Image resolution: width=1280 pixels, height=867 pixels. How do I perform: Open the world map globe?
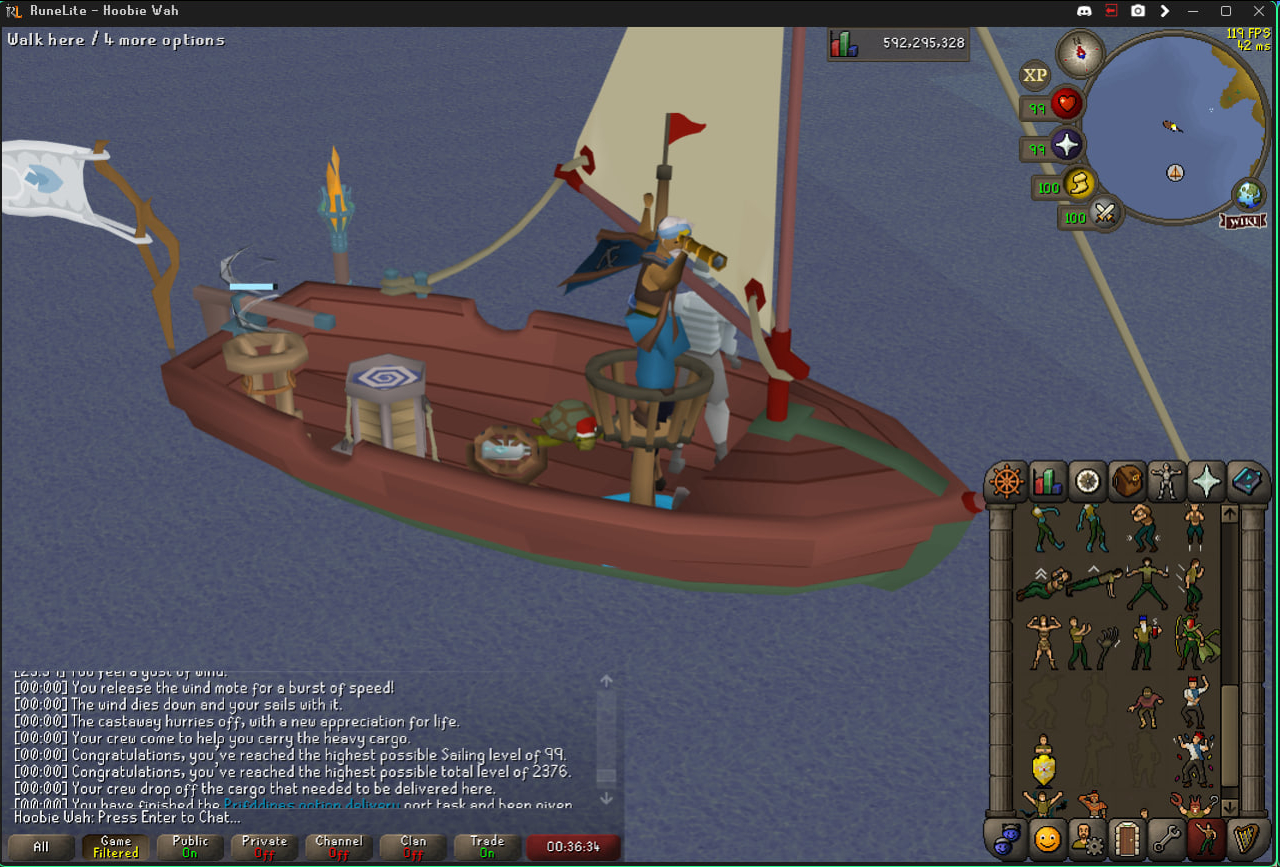click(x=1249, y=193)
